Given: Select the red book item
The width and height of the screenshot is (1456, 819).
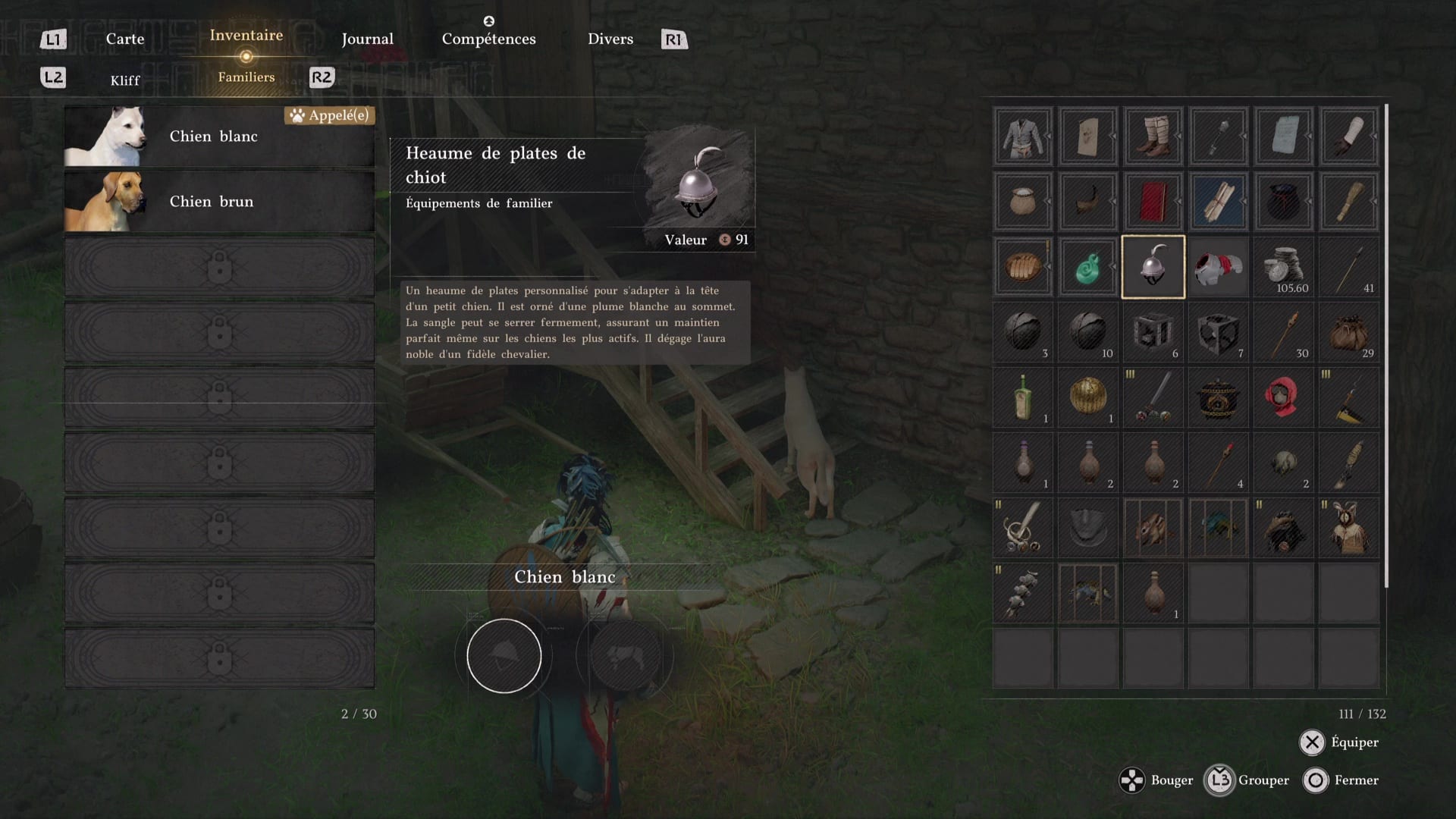Looking at the screenshot, I should (x=1153, y=202).
